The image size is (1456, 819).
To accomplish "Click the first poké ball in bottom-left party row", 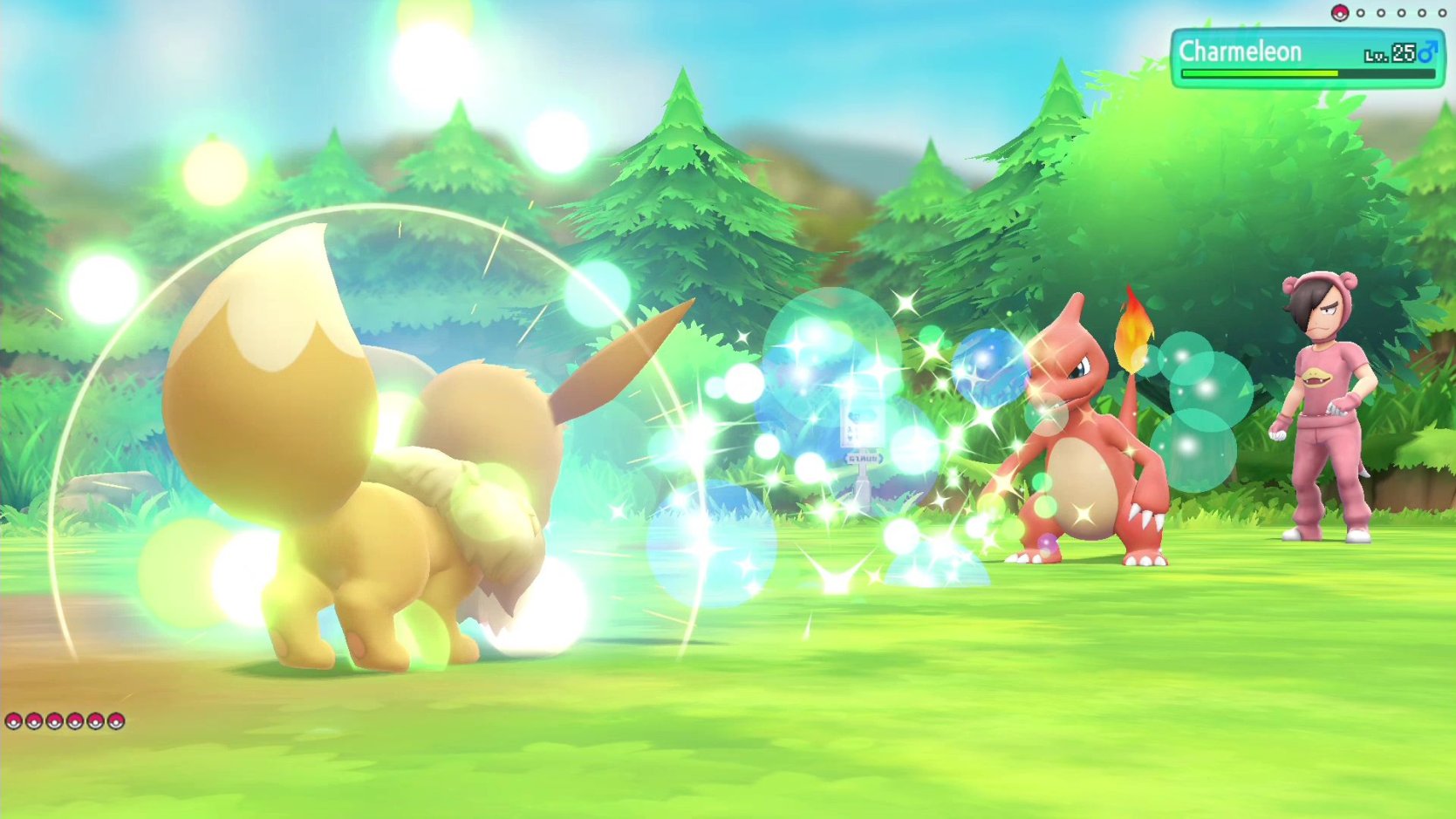I will [x=14, y=722].
